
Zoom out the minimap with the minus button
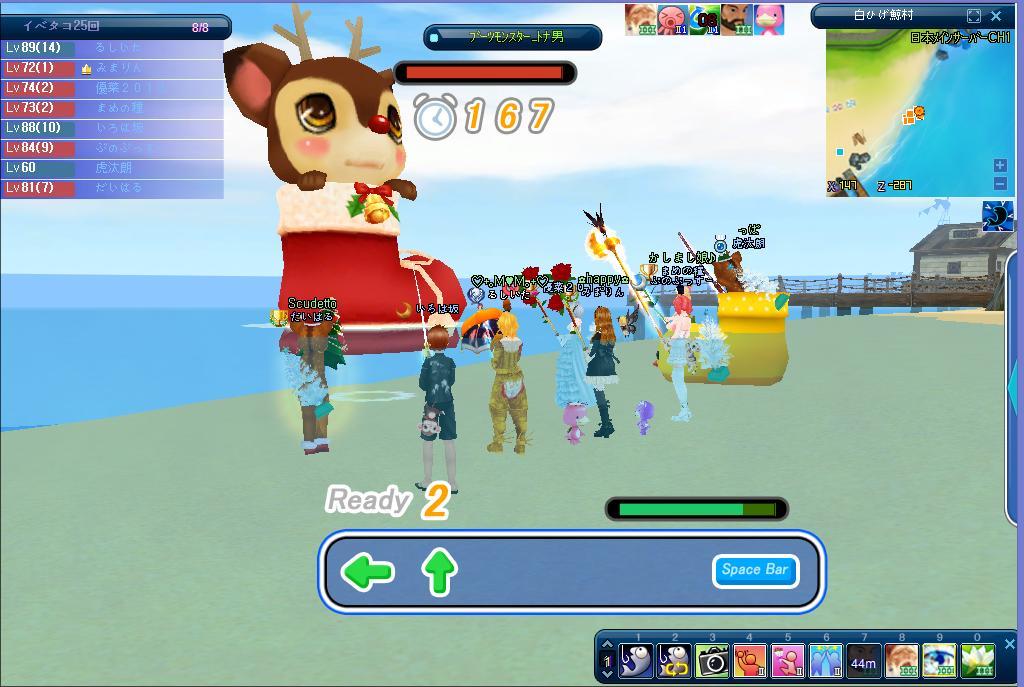click(1000, 183)
